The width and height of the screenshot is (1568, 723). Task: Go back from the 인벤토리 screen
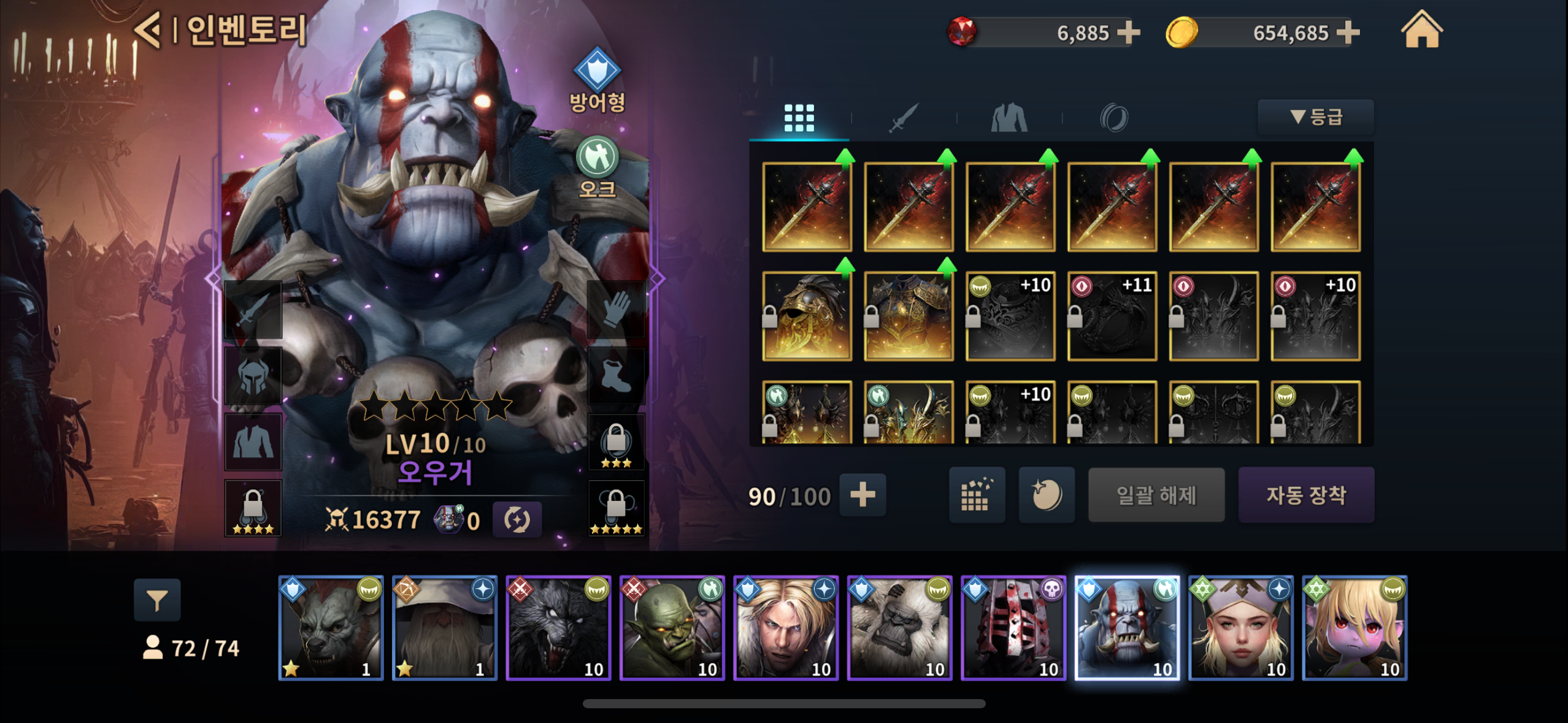point(148,29)
